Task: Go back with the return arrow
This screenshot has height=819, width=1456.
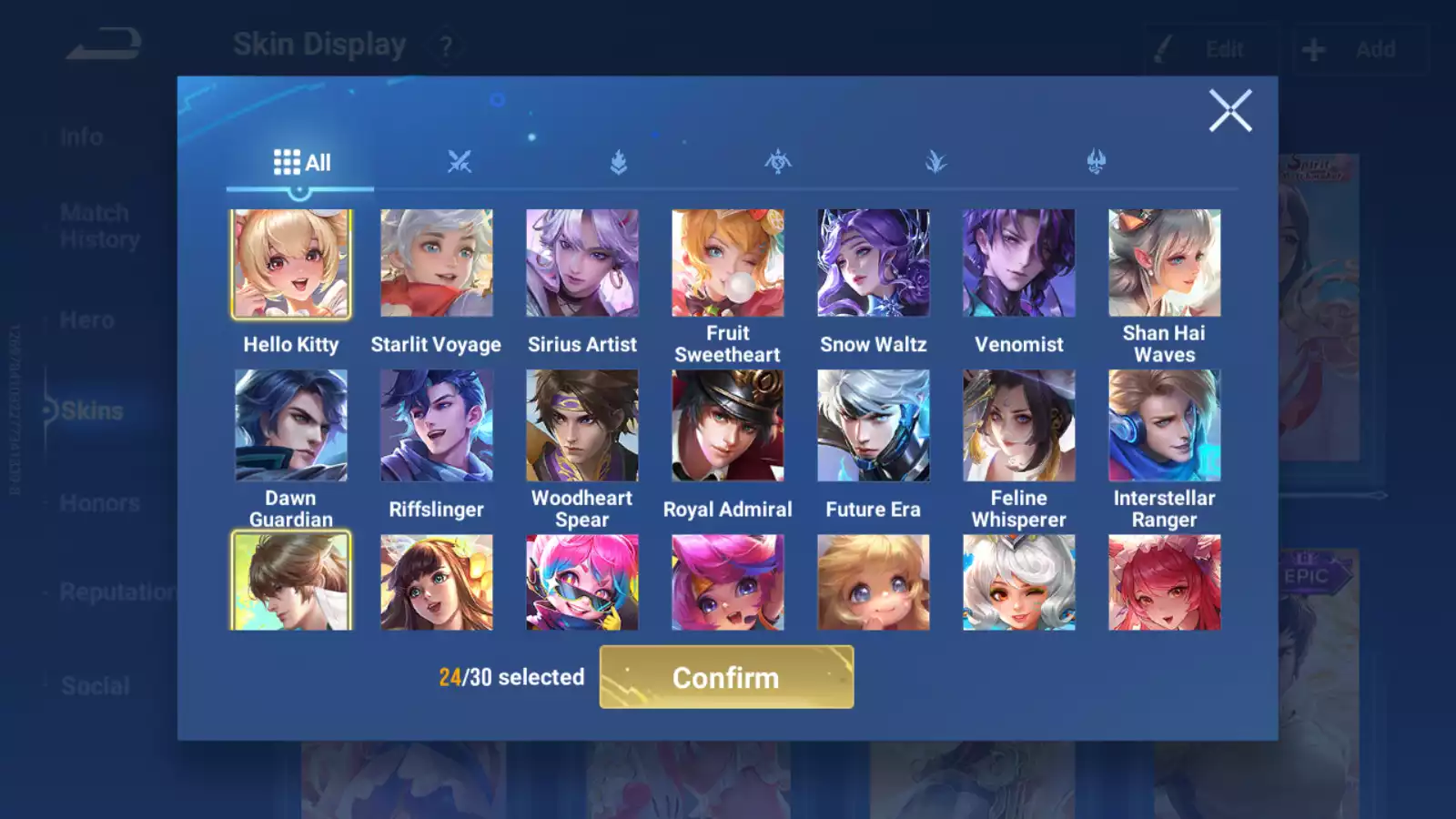Action: [104, 44]
